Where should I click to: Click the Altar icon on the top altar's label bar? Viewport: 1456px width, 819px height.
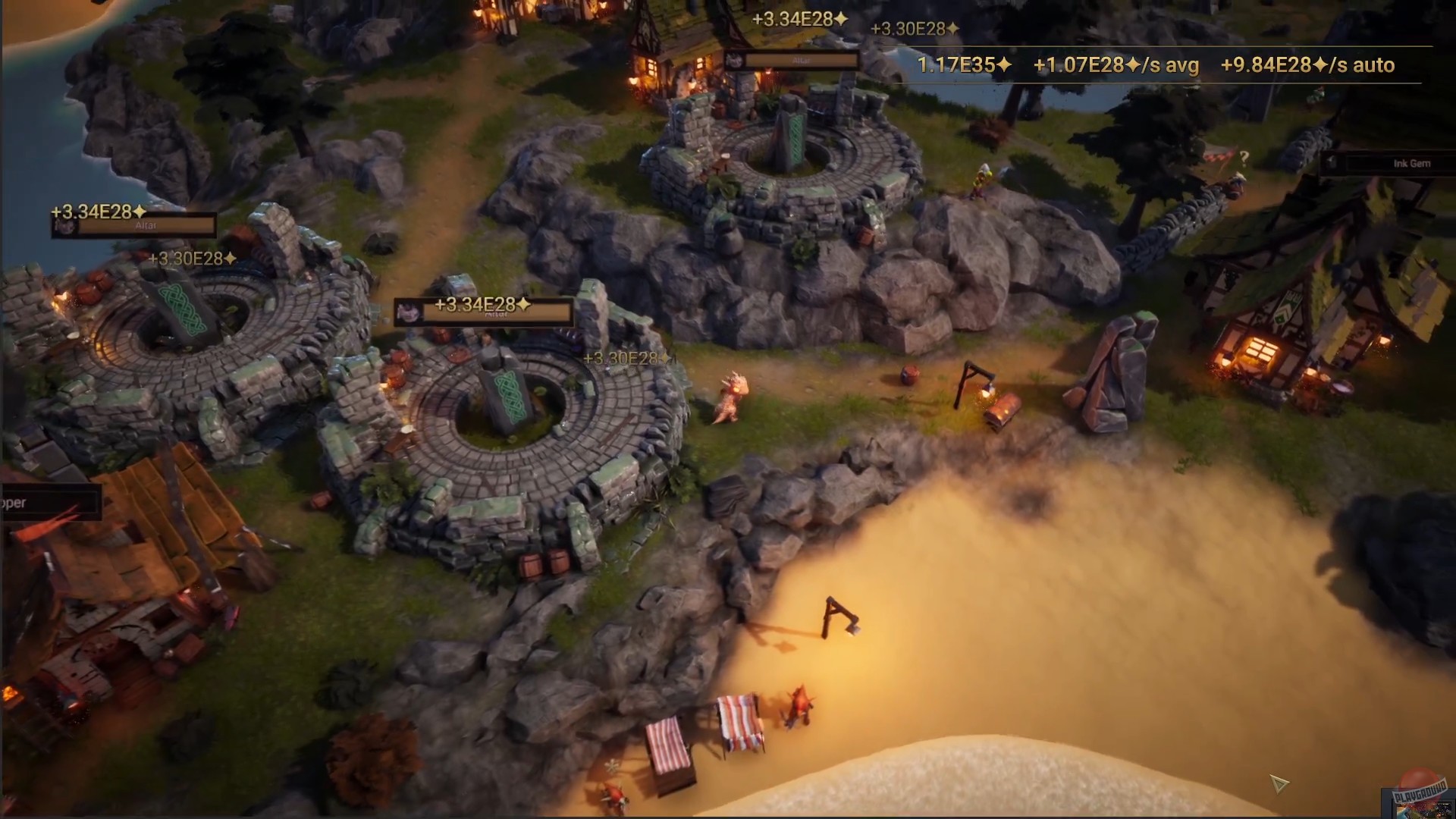coord(736,61)
